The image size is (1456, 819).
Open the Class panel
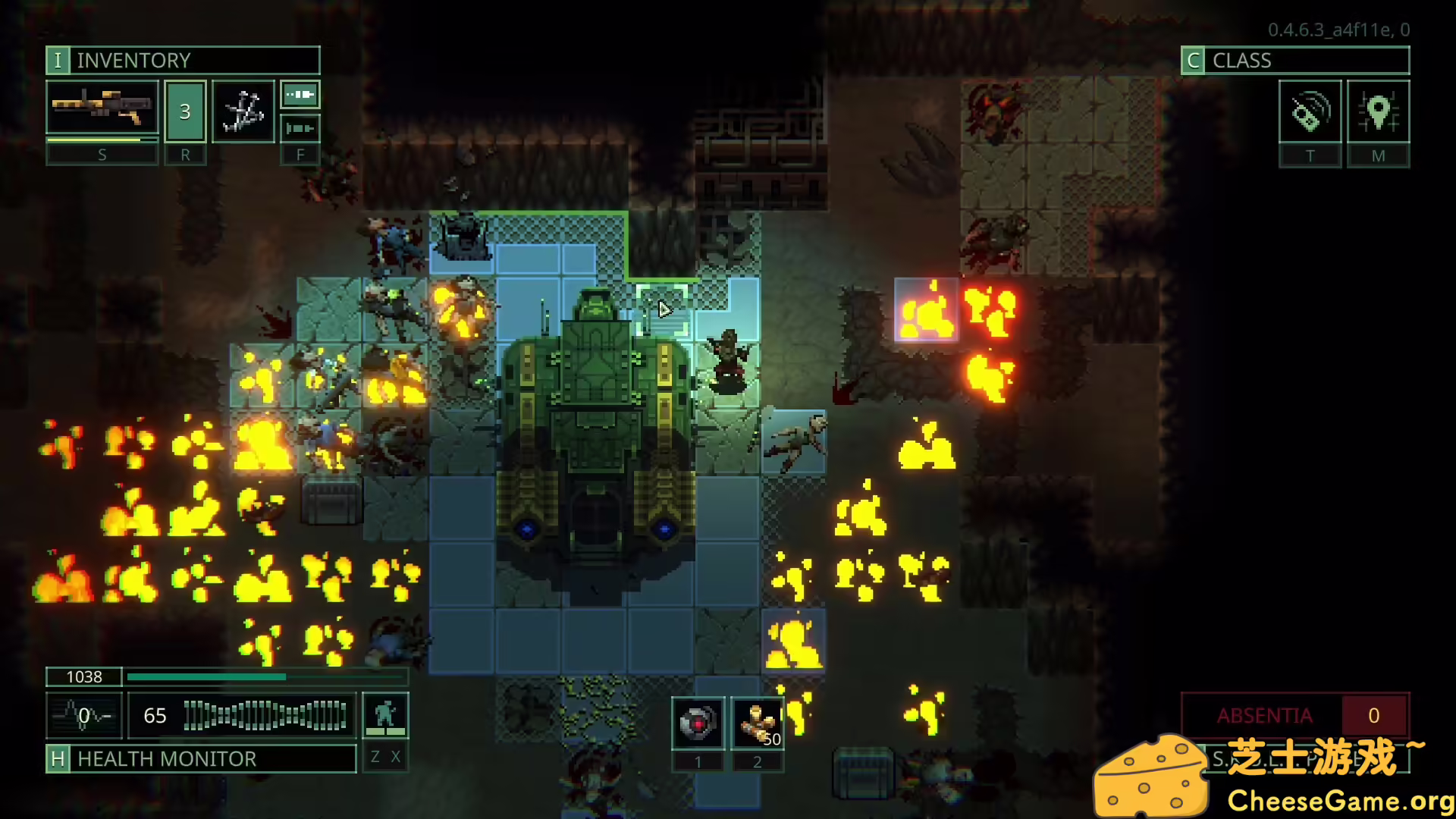tap(1294, 61)
